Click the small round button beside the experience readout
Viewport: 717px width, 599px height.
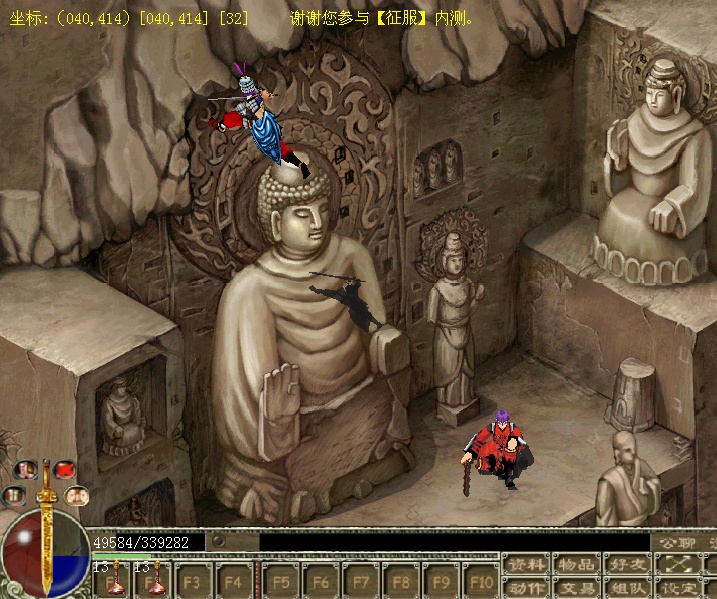(218, 542)
